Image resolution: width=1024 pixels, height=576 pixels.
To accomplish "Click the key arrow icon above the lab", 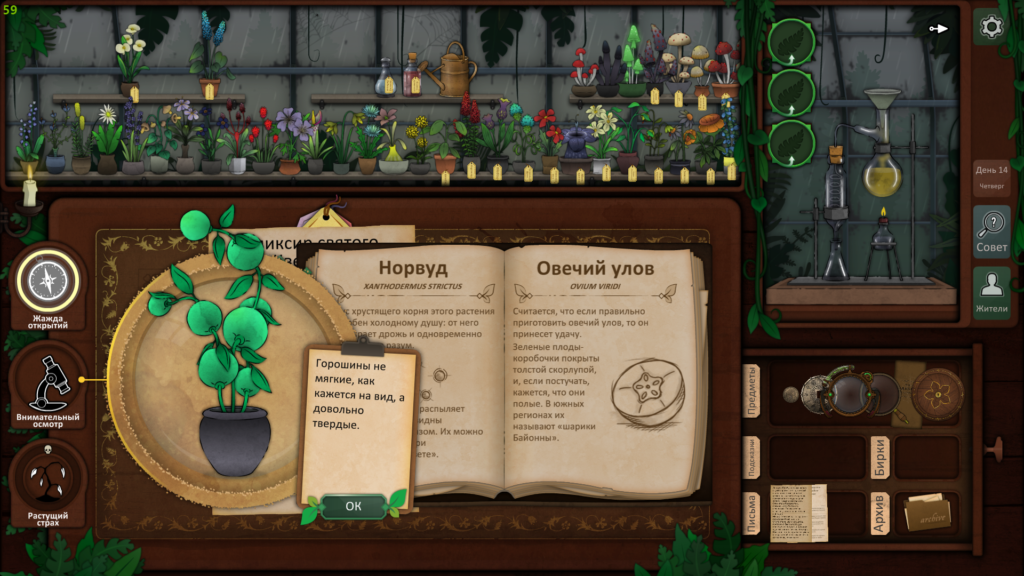I will pyautogui.click(x=938, y=28).
